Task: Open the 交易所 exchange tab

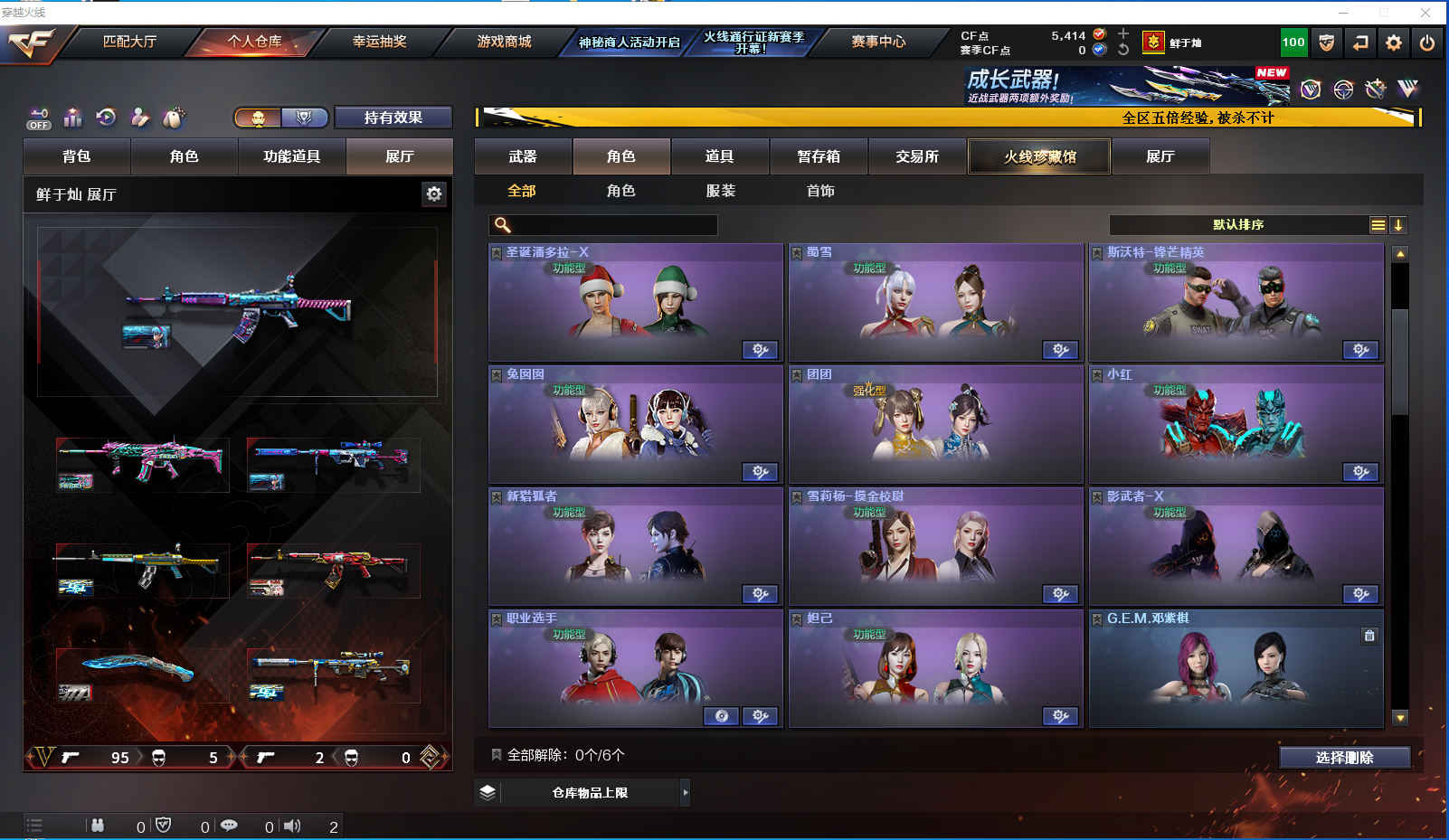Action: (x=917, y=156)
